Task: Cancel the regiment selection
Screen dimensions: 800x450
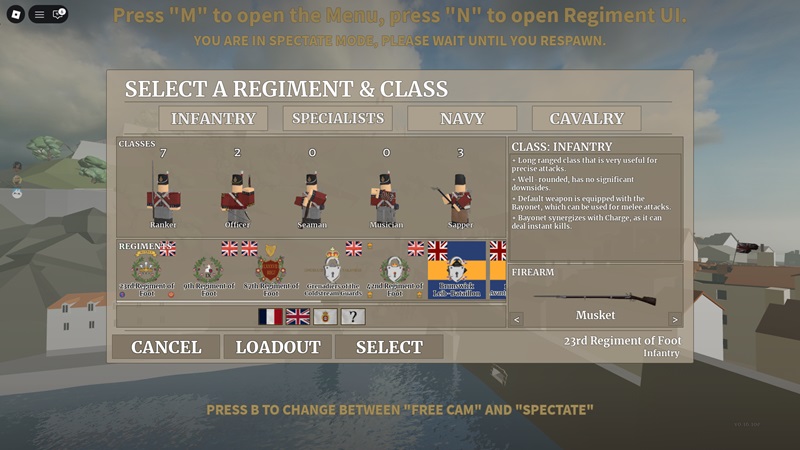Action: click(166, 347)
